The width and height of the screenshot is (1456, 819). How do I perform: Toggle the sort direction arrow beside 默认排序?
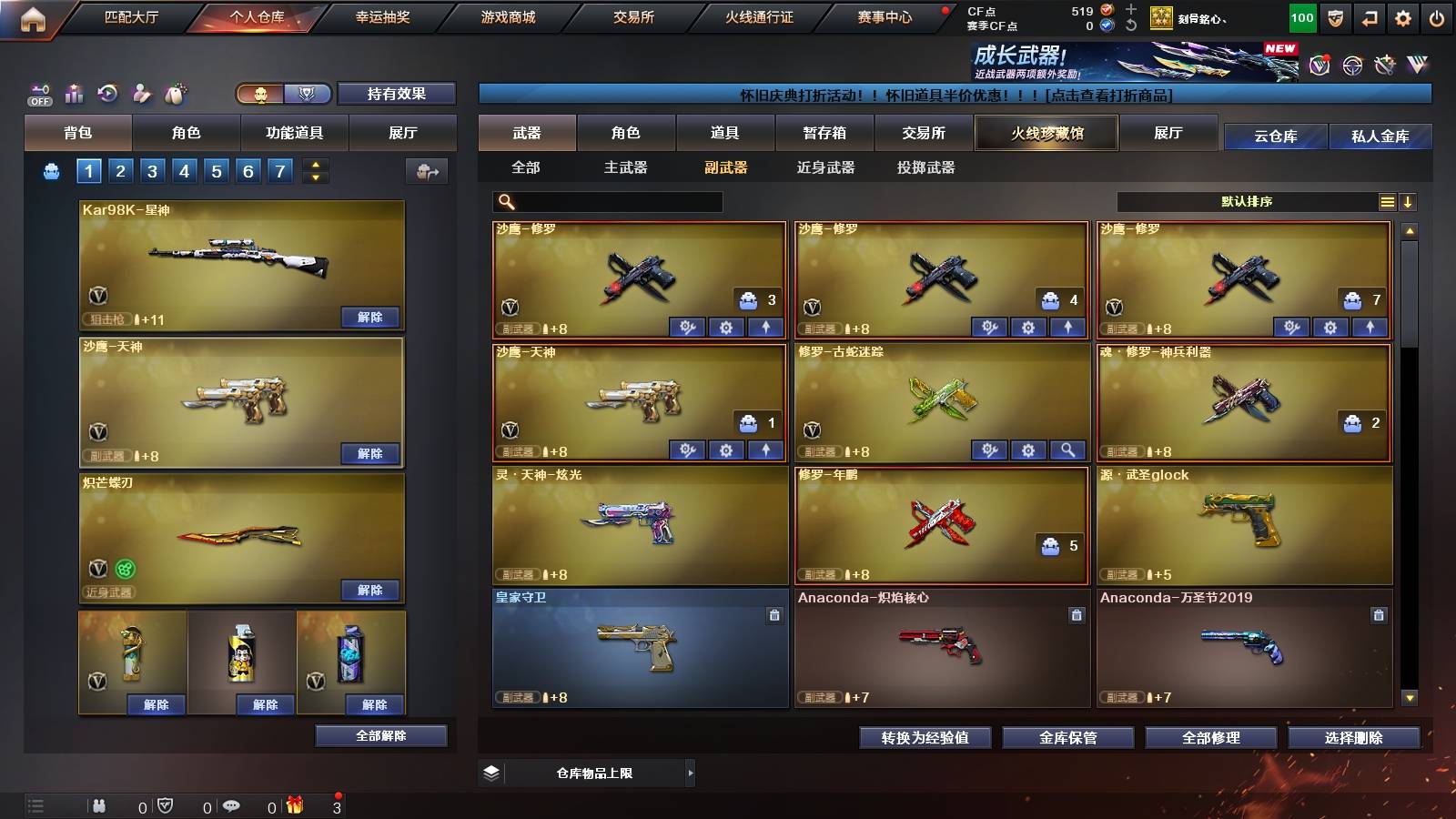point(1410,202)
